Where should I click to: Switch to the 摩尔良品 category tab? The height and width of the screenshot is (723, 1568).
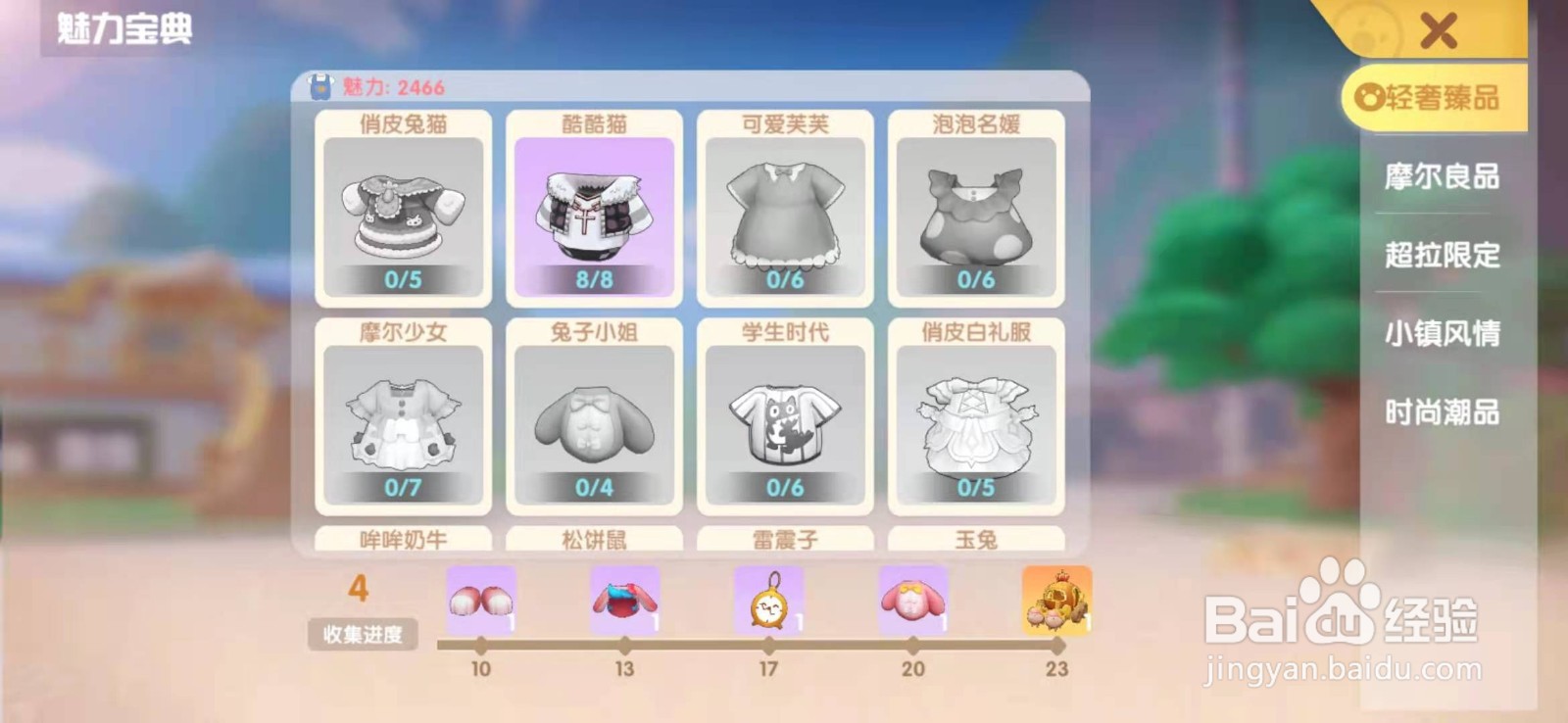1441,178
